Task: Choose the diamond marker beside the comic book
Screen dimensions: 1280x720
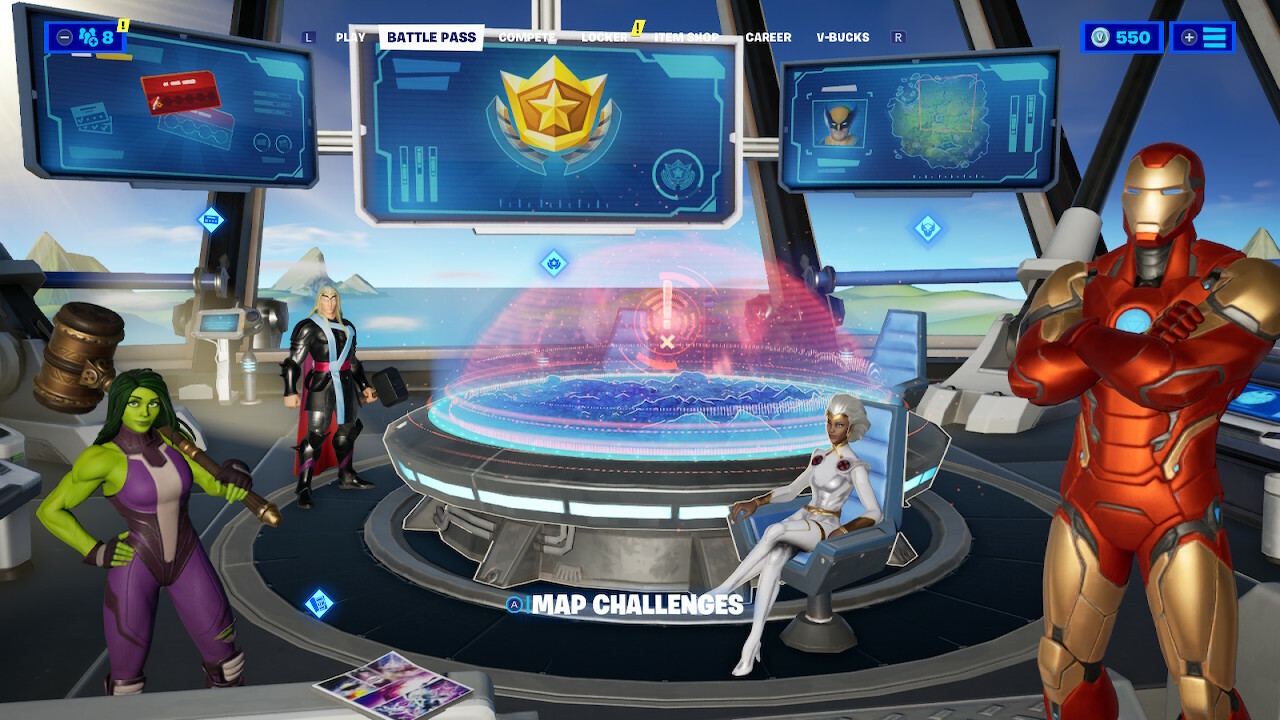Action: click(x=319, y=602)
